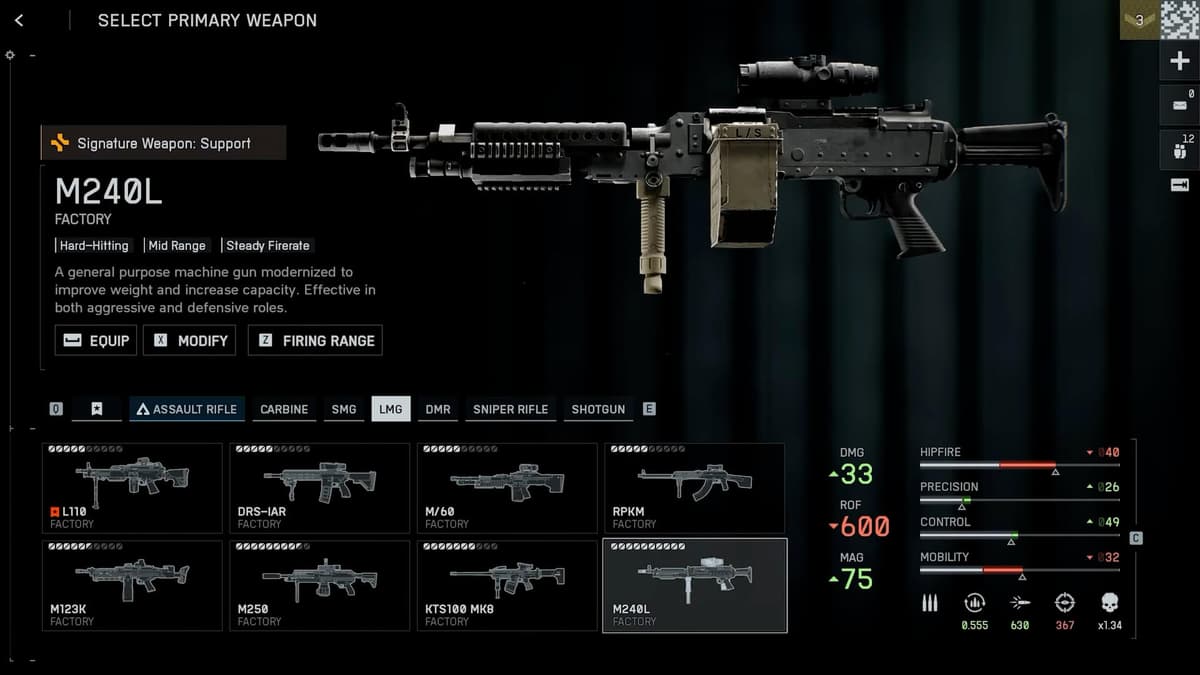Open the LMG category tab
The image size is (1200, 675).
pos(390,409)
